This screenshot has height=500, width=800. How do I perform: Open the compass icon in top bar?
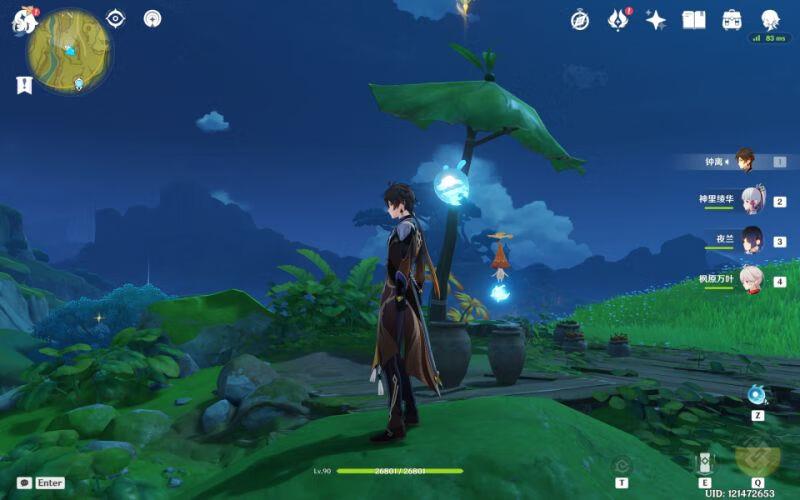tap(580, 20)
